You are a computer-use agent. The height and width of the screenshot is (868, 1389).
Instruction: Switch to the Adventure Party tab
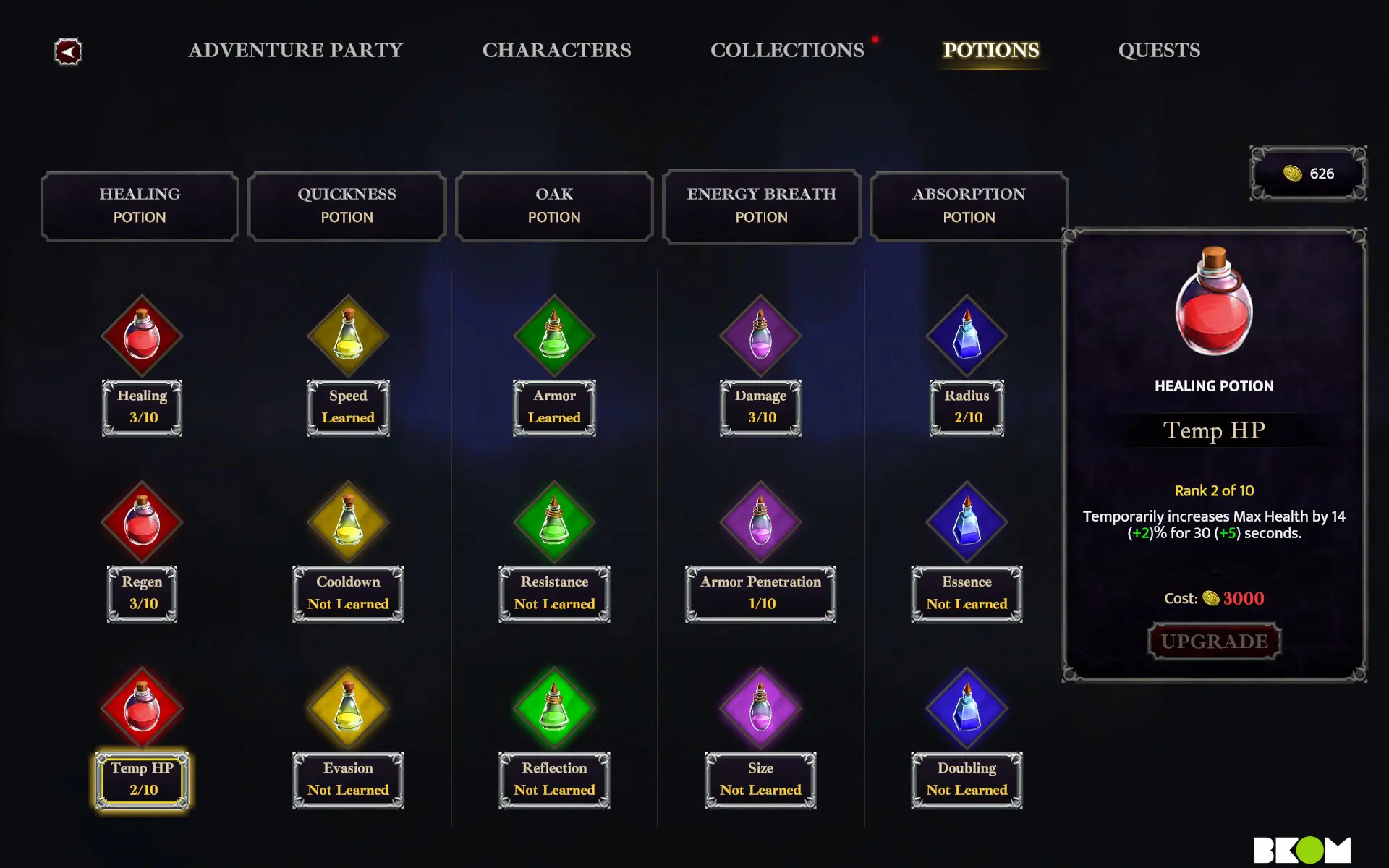click(x=295, y=50)
